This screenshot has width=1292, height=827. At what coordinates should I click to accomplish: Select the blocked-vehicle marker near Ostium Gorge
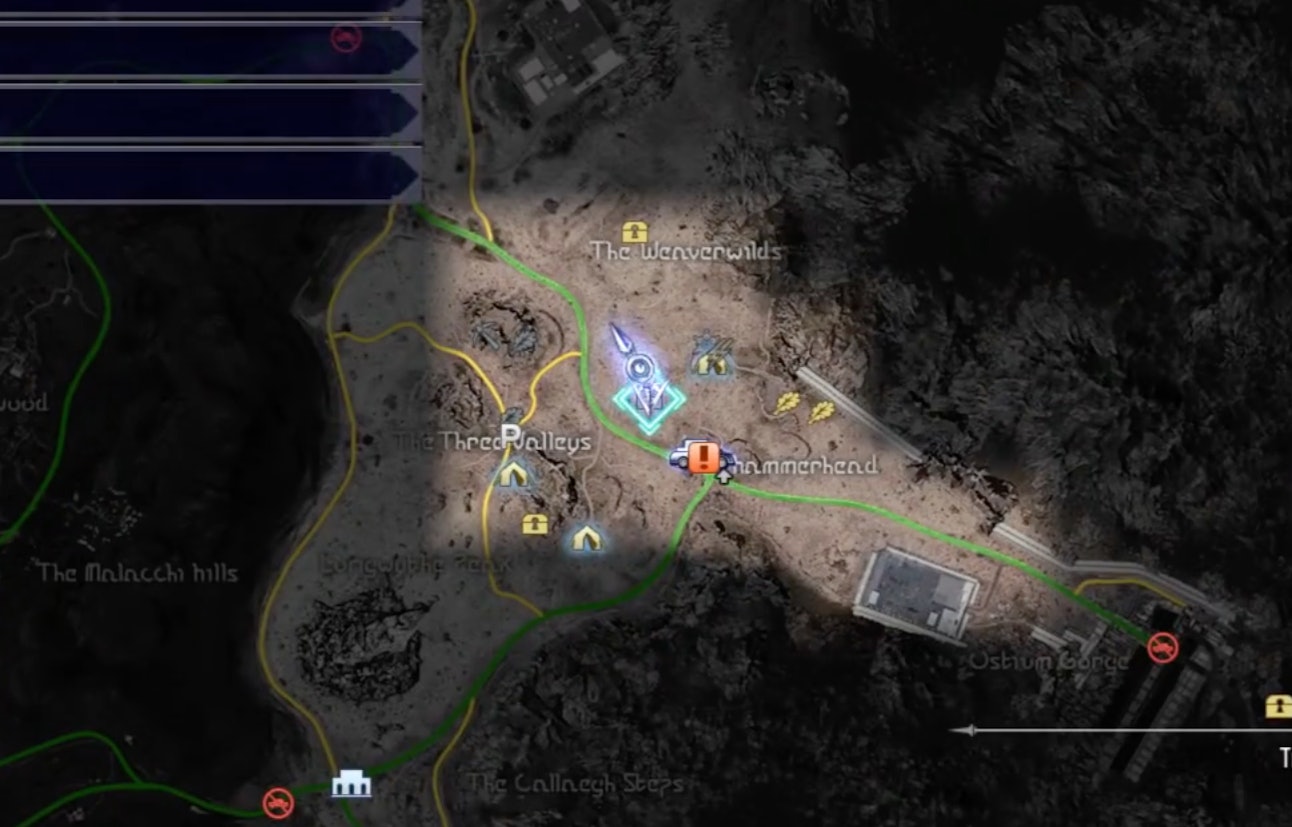point(1162,647)
